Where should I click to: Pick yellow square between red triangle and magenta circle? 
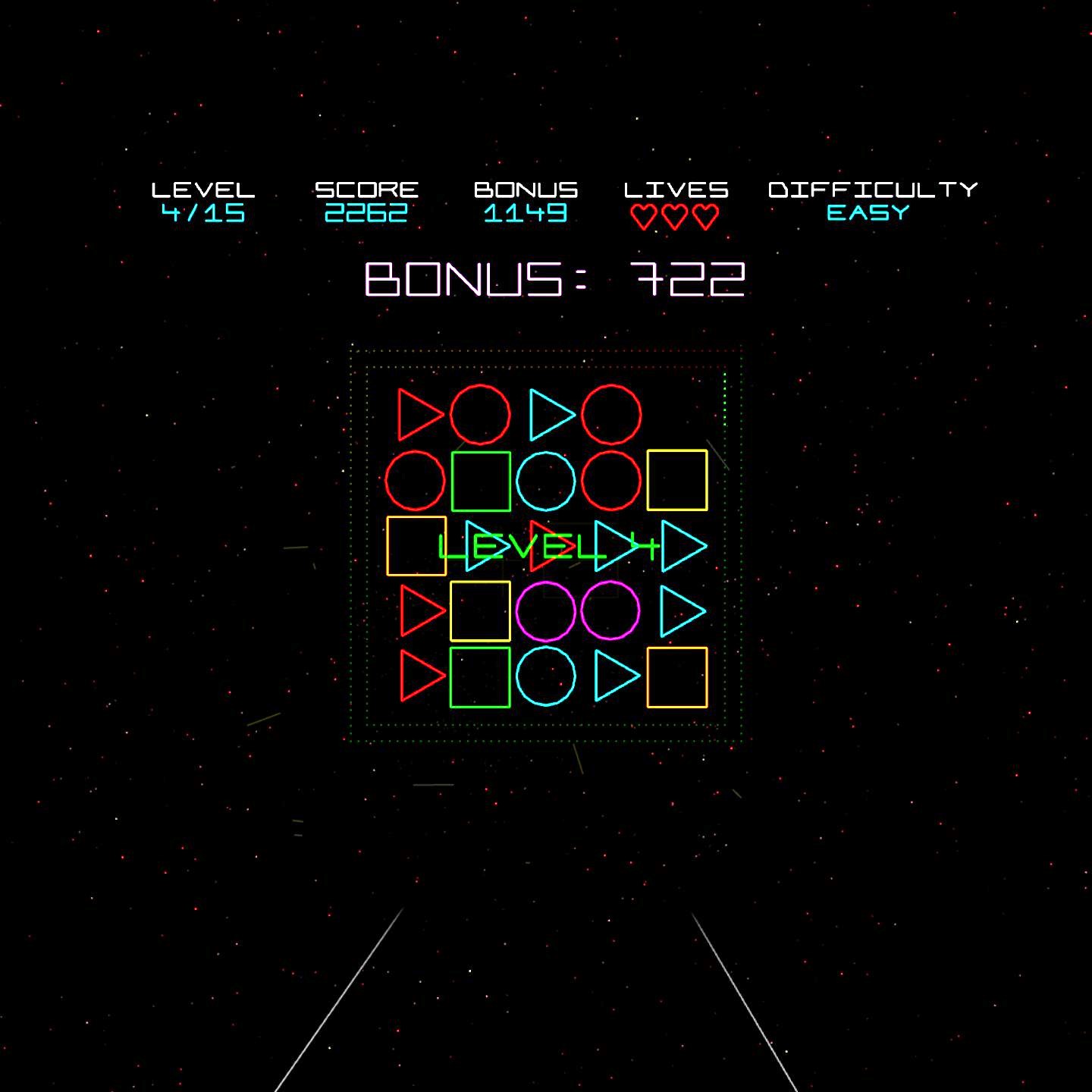pyautogui.click(x=480, y=611)
